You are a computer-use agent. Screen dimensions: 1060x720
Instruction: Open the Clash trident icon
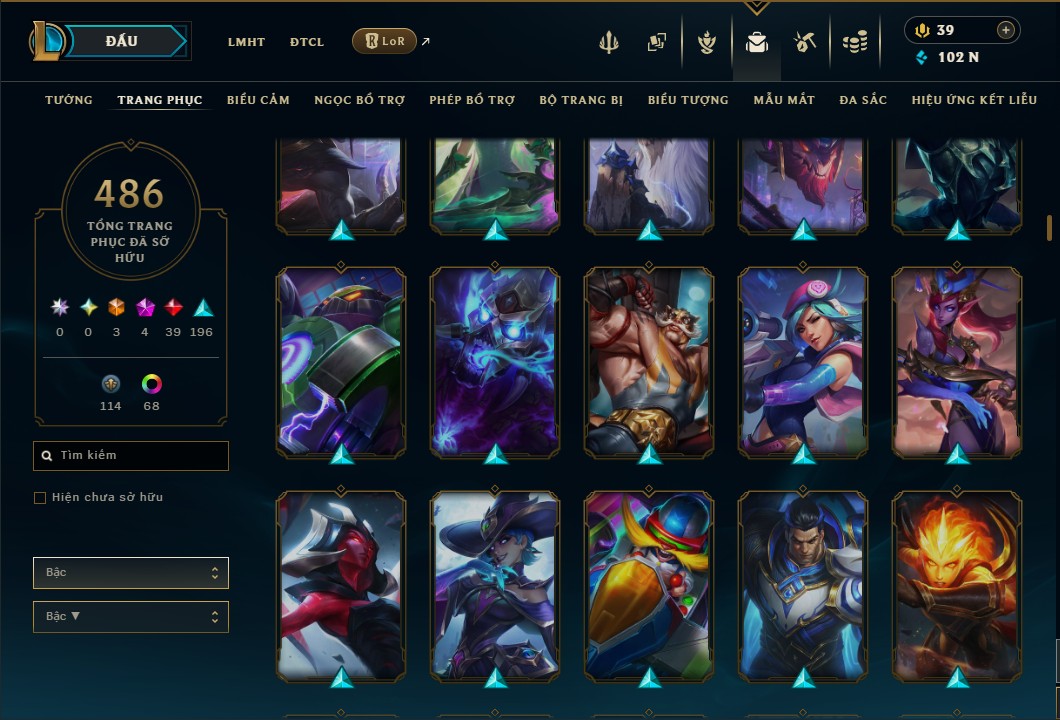609,42
